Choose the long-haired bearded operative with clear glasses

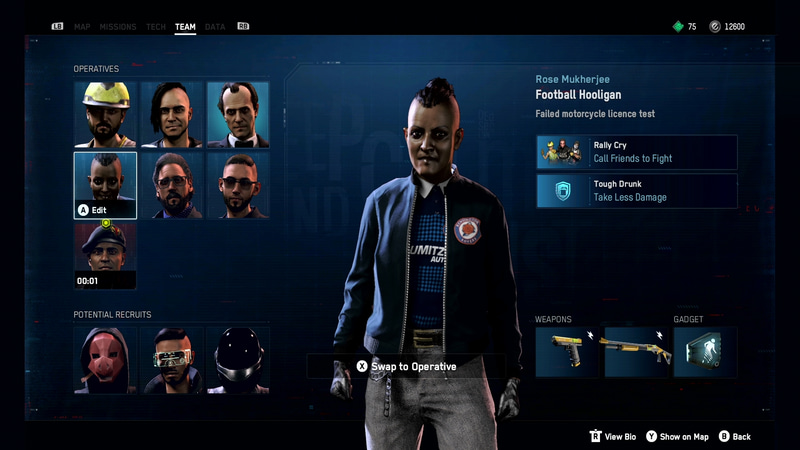(x=172, y=185)
